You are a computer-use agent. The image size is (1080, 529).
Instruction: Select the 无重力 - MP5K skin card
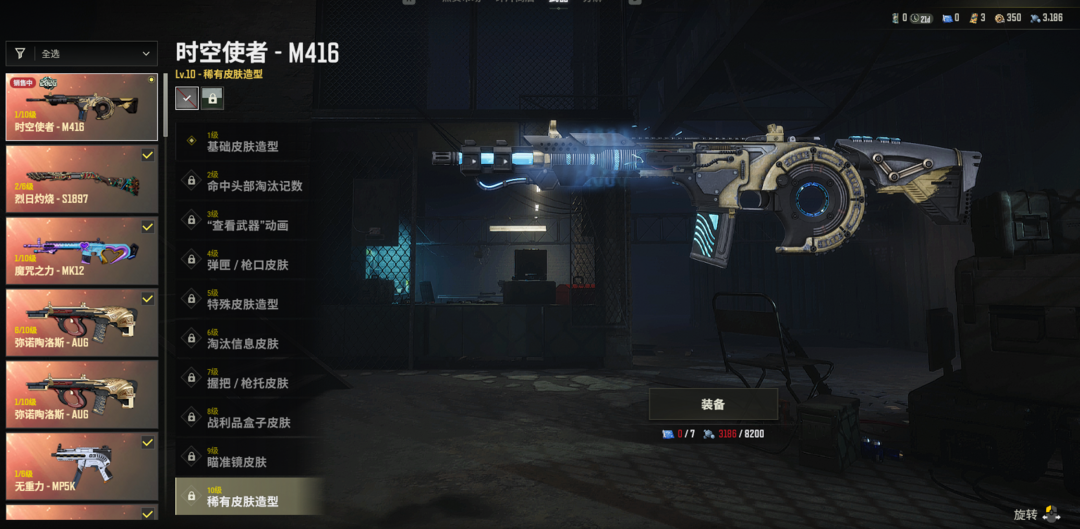[82, 465]
